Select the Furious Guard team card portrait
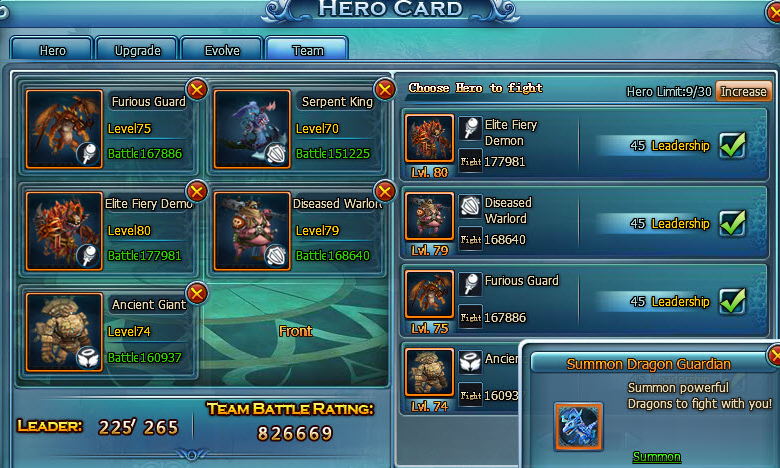Image resolution: width=780 pixels, height=468 pixels. coord(64,129)
